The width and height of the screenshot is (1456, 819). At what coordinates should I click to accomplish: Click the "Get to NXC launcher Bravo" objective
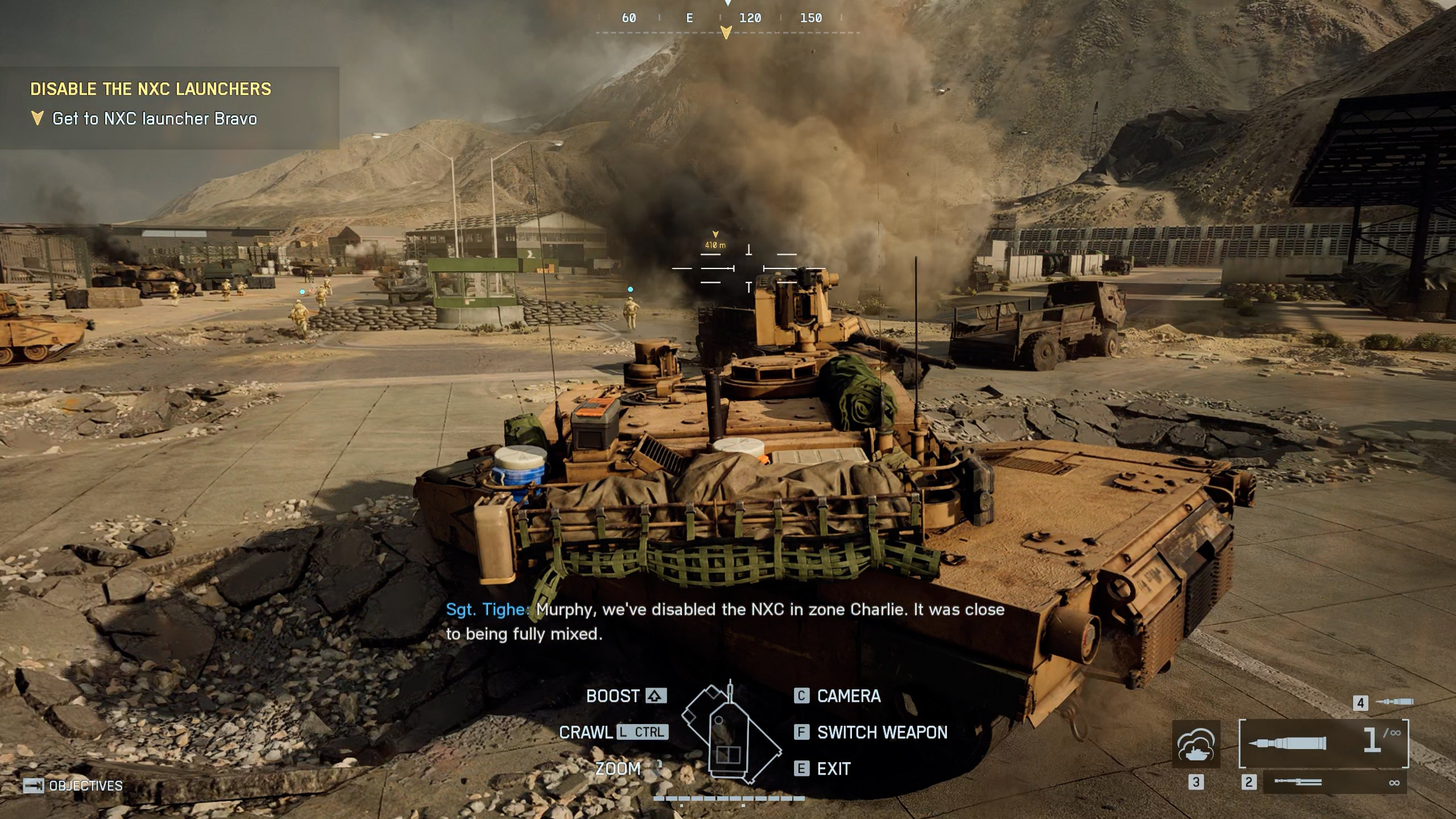[x=154, y=119]
